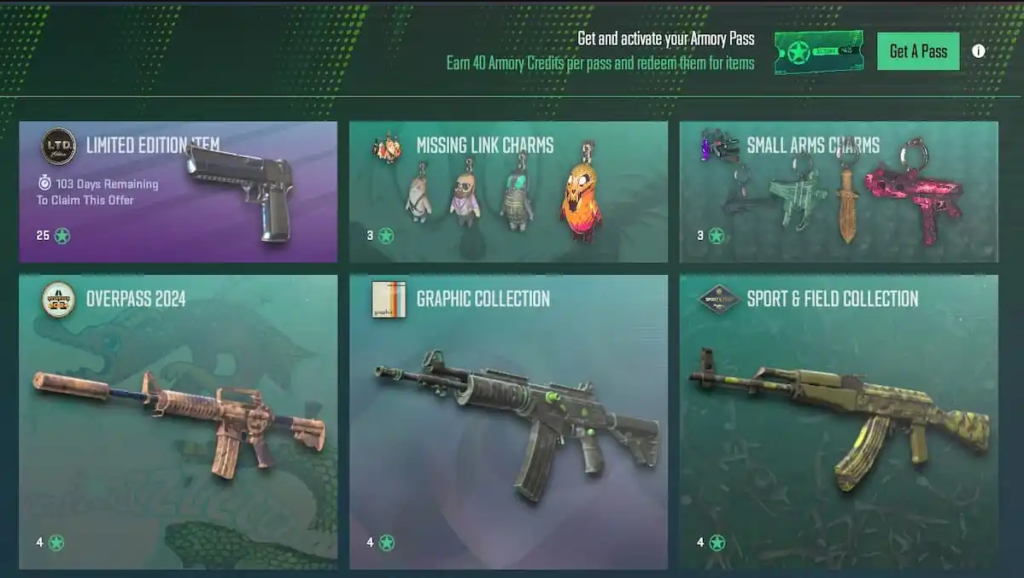The width and height of the screenshot is (1024, 578).
Task: Click the Get A Pass button
Action: (x=918, y=51)
